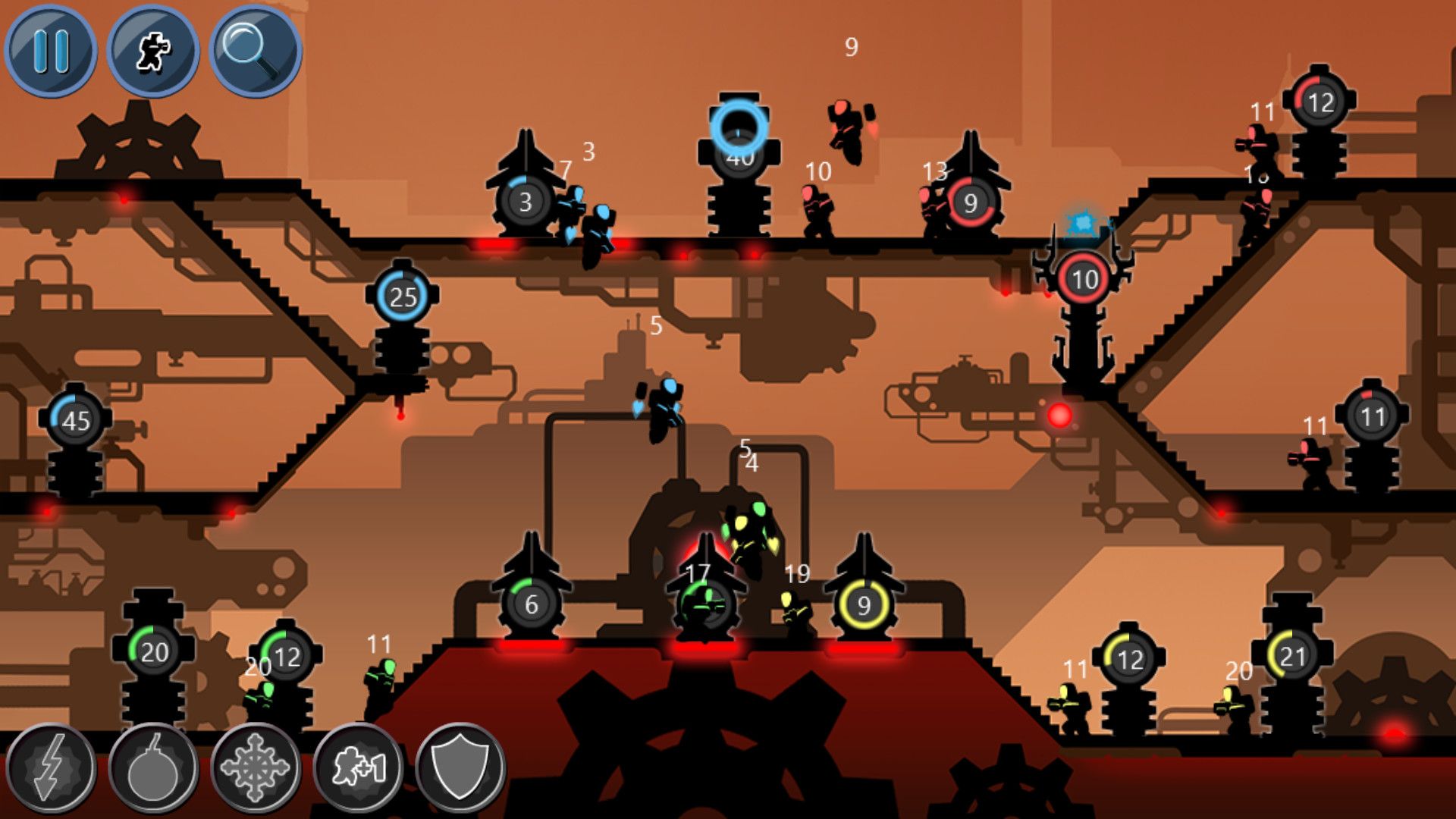
Task: Select the red tower labeled 9 near top
Action: (970, 202)
